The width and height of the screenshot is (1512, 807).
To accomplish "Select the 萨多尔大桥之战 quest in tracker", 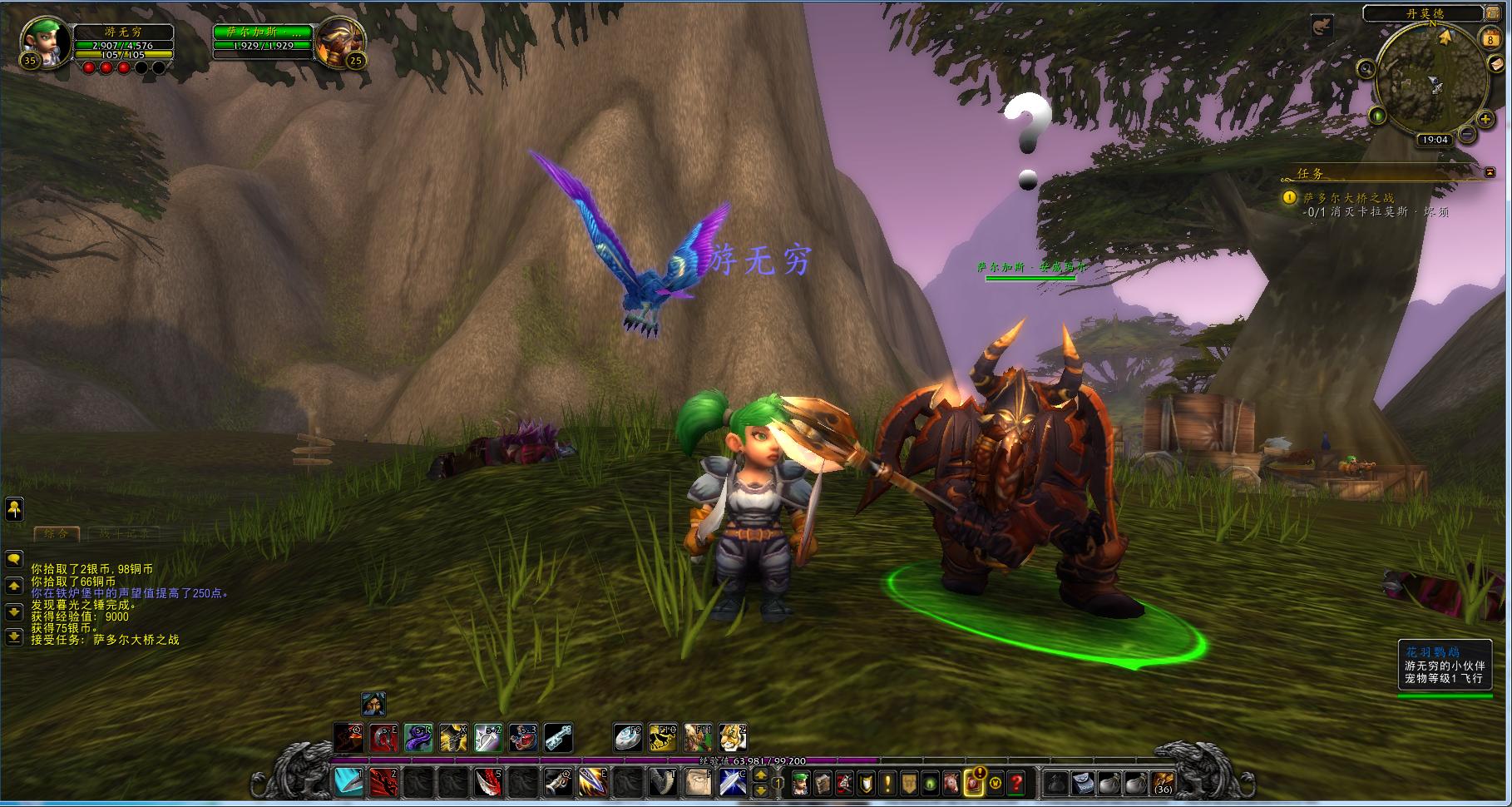I will click(x=1348, y=198).
